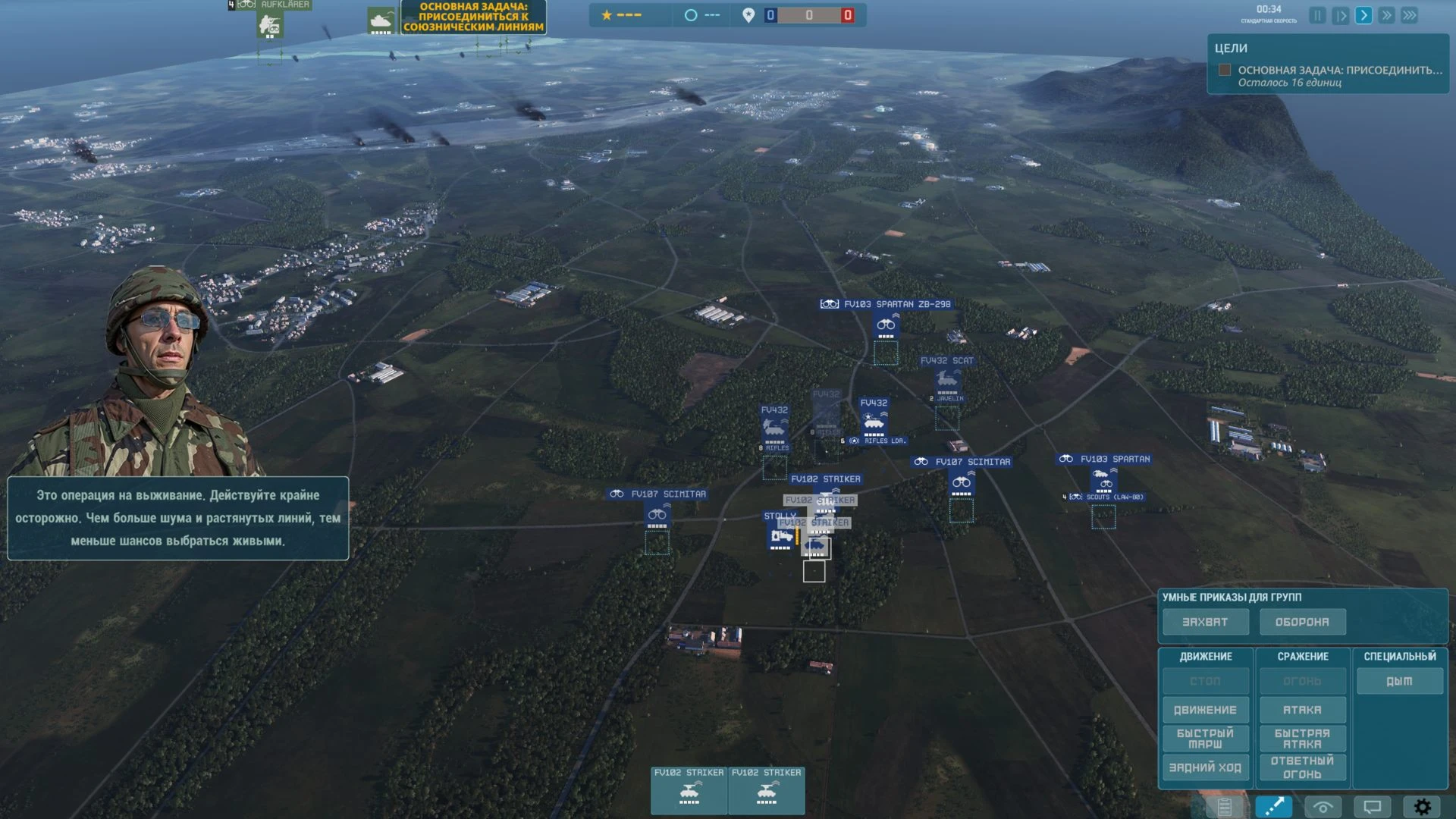Image resolution: width=1456 pixels, height=819 pixels.
Task: Order ЗАДНИЙ ХОД reverse movement
Action: (1205, 767)
